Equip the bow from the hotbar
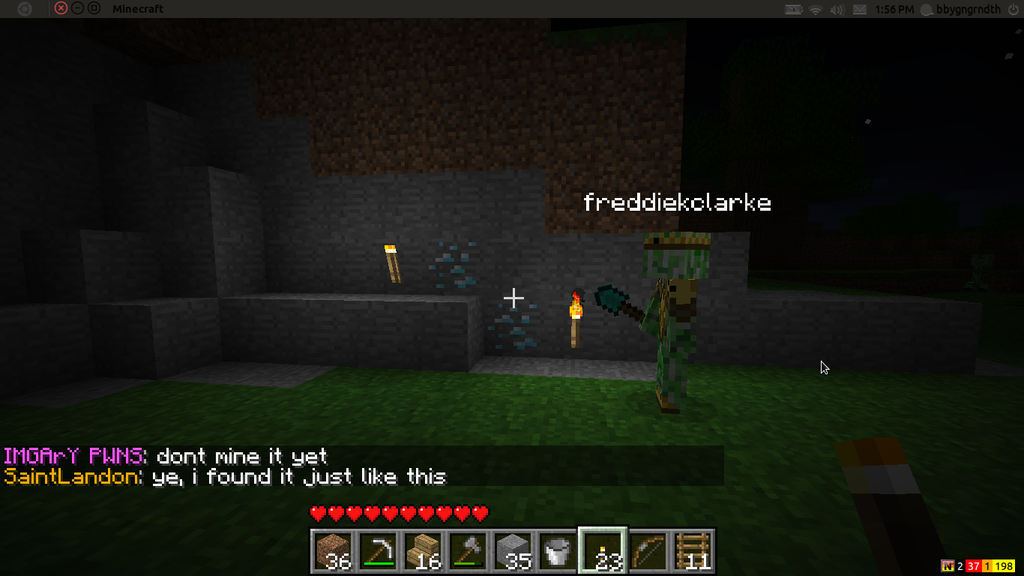Image resolution: width=1024 pixels, height=576 pixels. click(x=647, y=551)
